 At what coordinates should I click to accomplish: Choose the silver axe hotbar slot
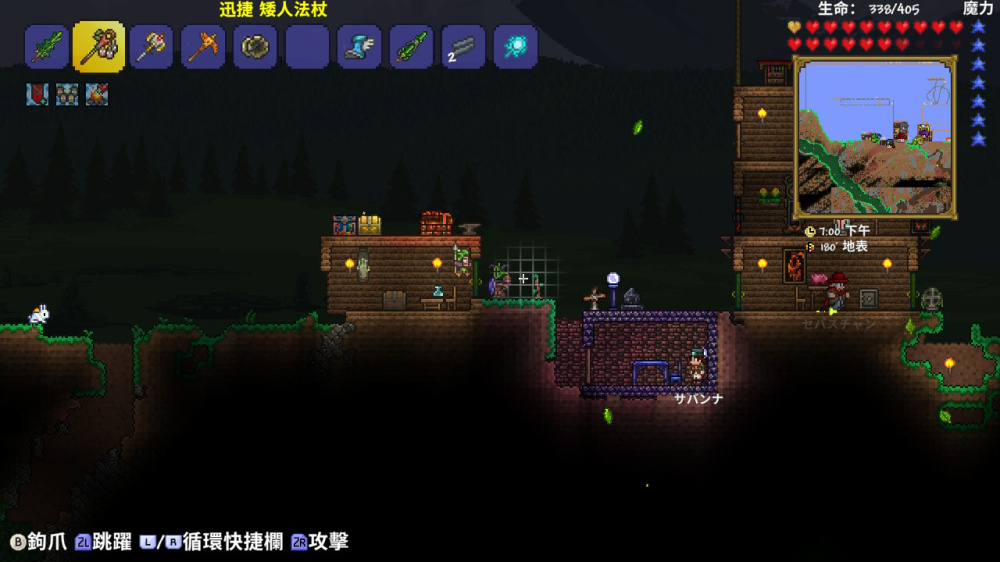(151, 47)
